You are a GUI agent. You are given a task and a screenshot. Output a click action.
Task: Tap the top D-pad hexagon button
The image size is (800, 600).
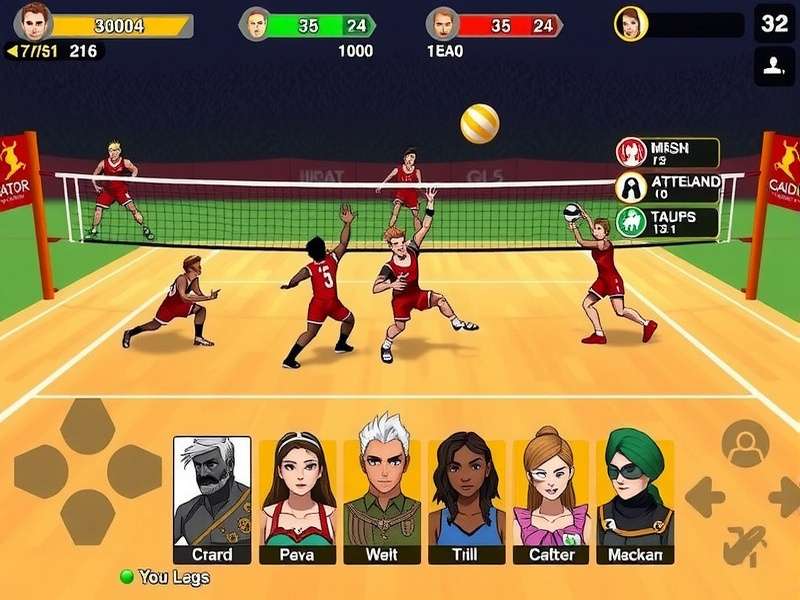(87, 425)
